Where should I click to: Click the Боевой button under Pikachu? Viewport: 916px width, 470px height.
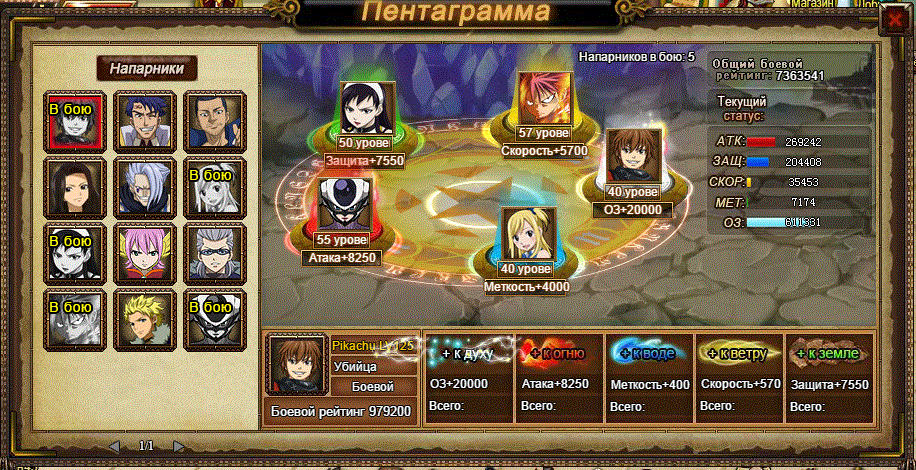(372, 386)
